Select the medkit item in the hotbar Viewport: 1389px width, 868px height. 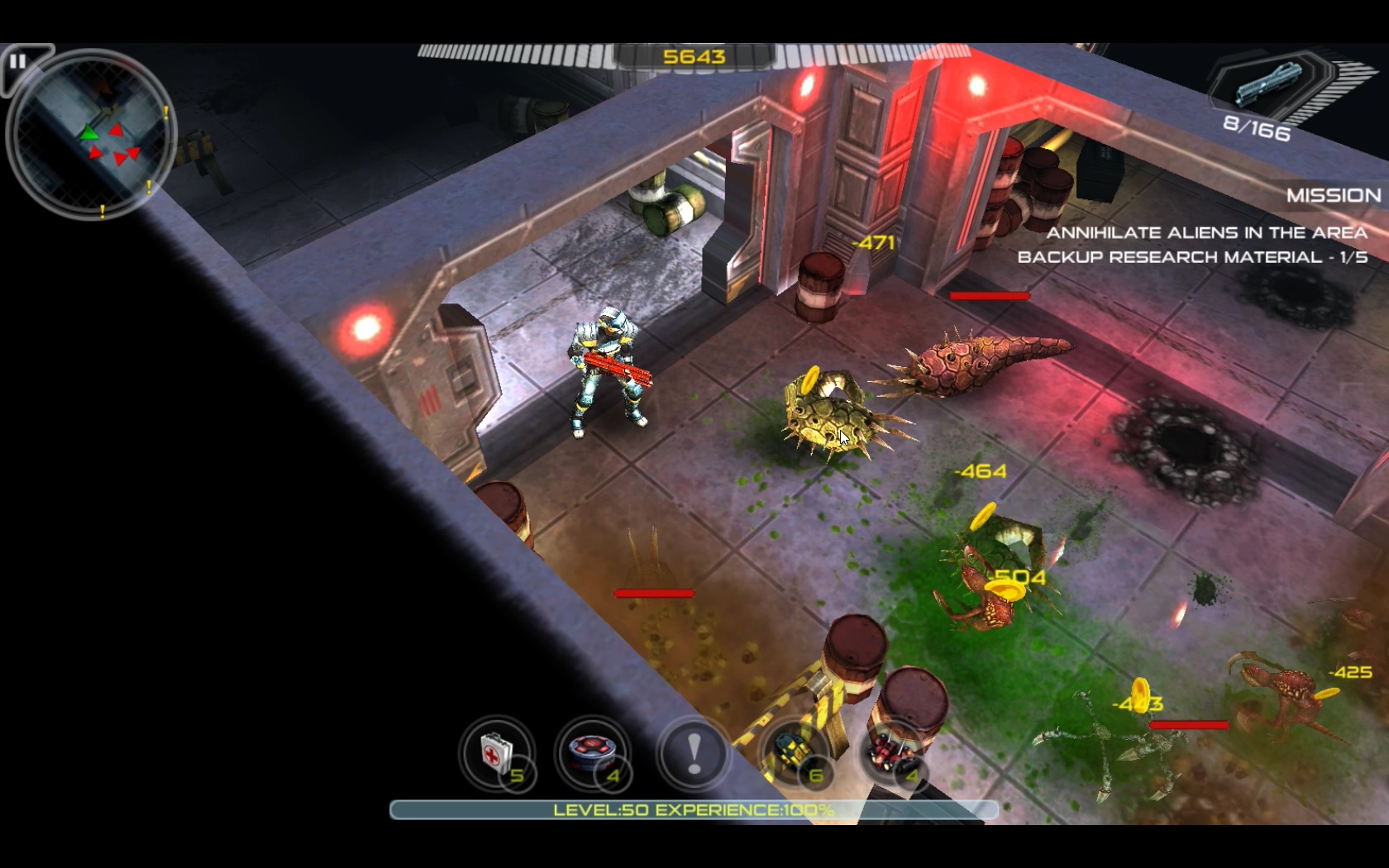click(497, 755)
